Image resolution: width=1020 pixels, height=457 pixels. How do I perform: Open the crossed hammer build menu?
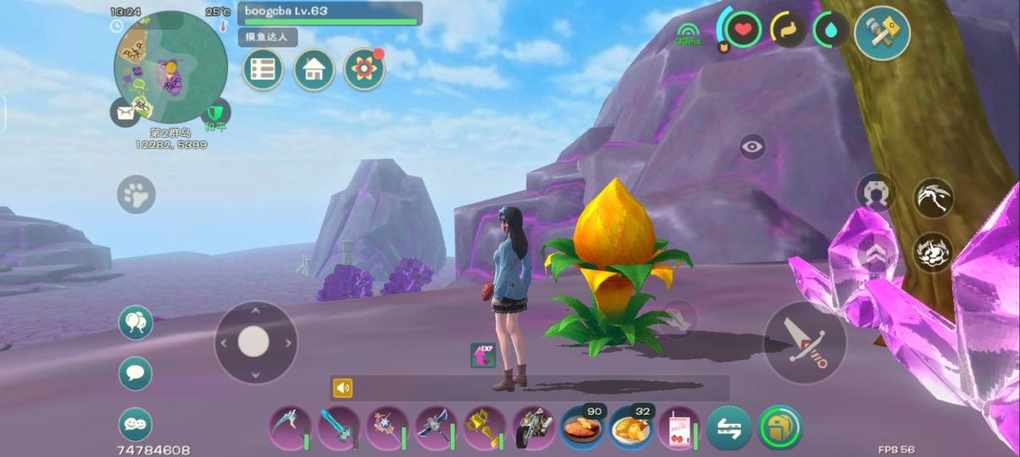tap(882, 33)
